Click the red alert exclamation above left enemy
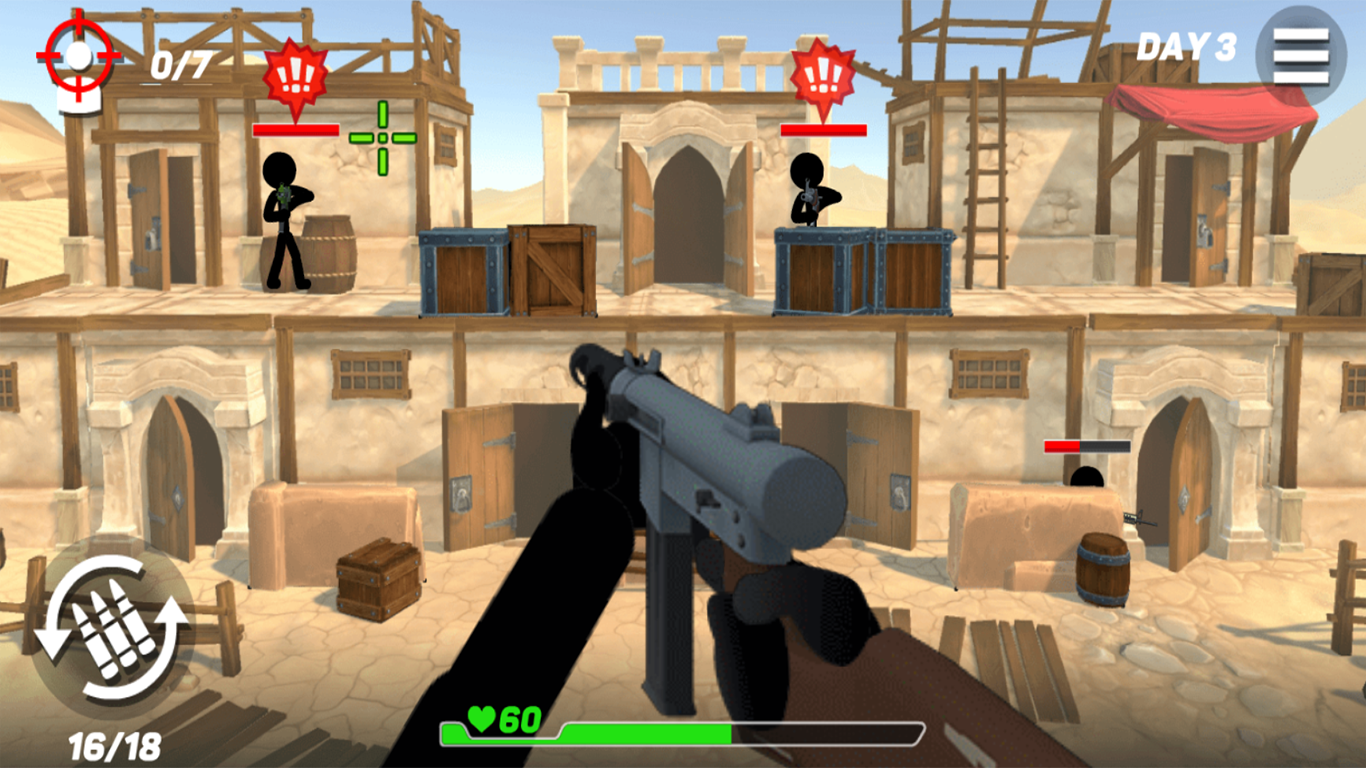 pyautogui.click(x=294, y=72)
